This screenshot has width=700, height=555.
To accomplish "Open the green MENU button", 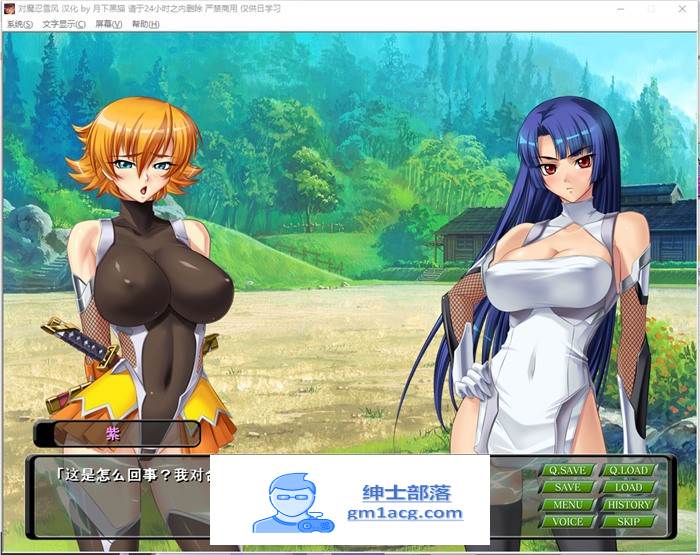I will (568, 504).
